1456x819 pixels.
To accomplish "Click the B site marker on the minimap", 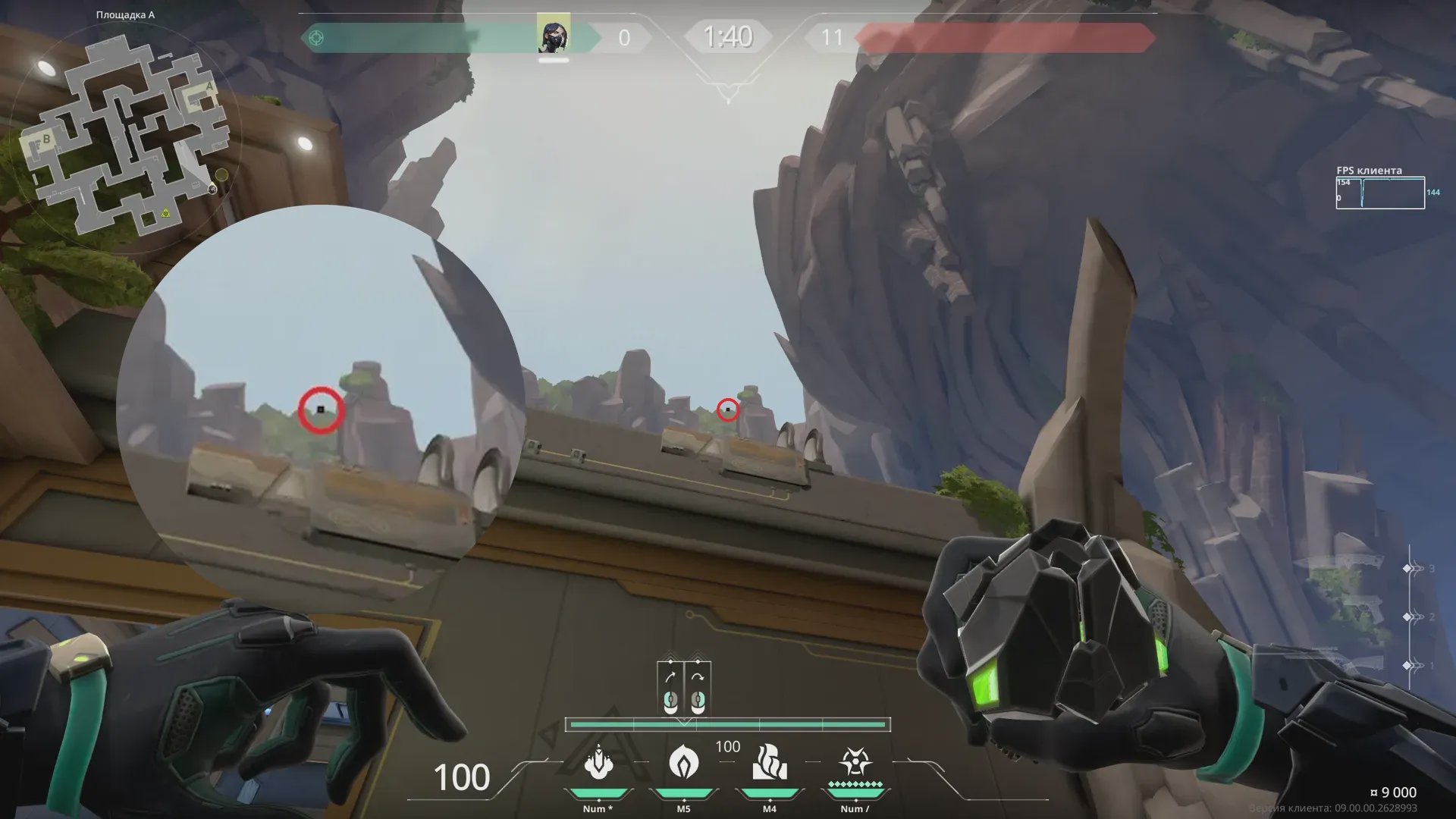I will (x=45, y=140).
